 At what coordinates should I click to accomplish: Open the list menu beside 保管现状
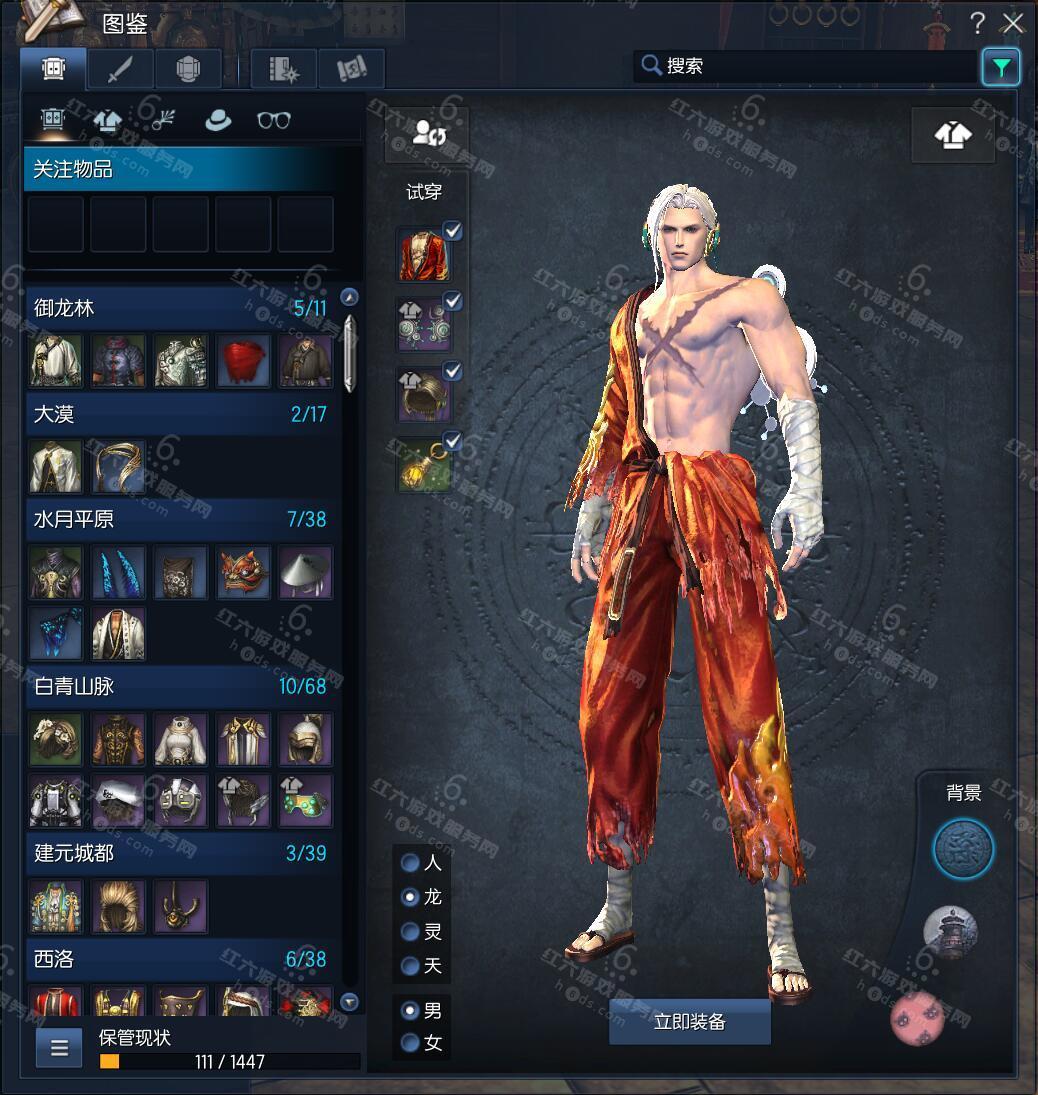point(59,1048)
